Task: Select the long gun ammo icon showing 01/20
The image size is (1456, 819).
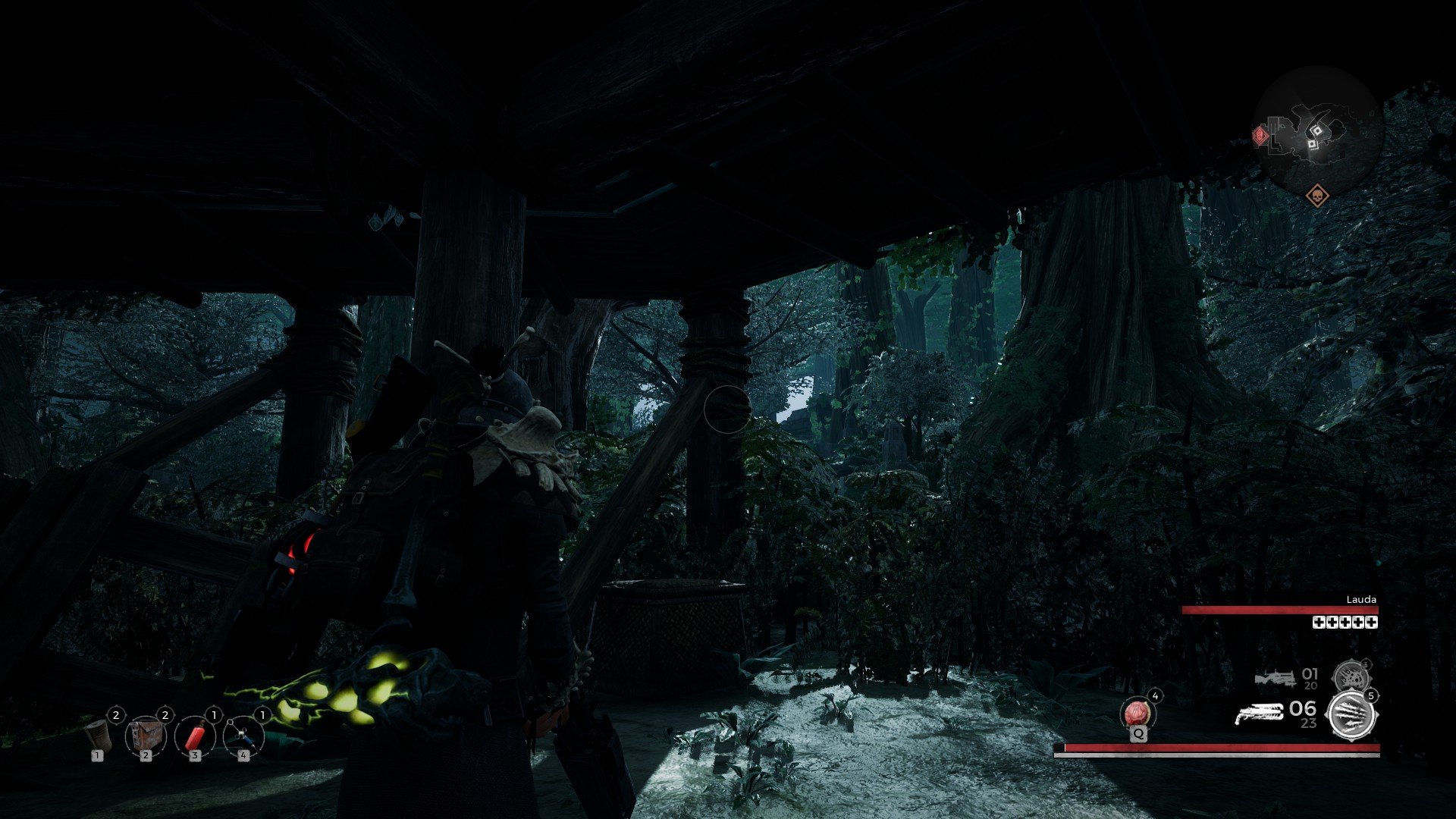Action: tap(1277, 678)
